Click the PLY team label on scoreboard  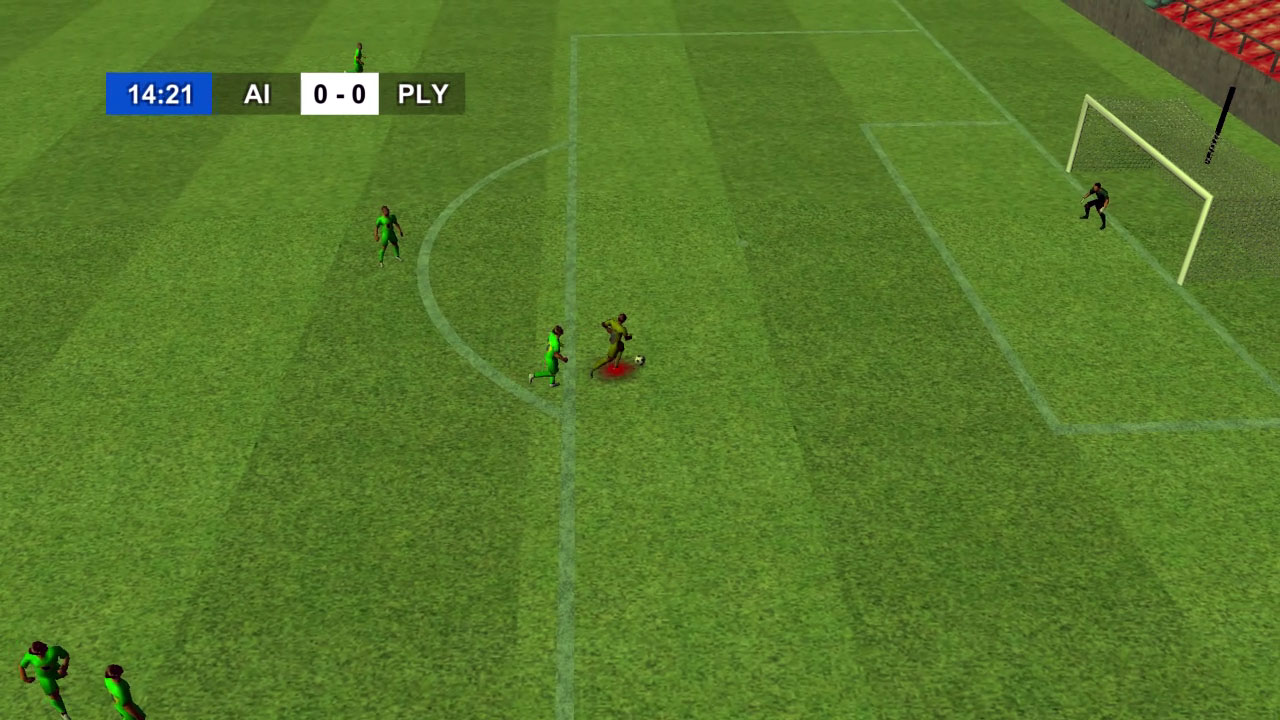tap(423, 94)
